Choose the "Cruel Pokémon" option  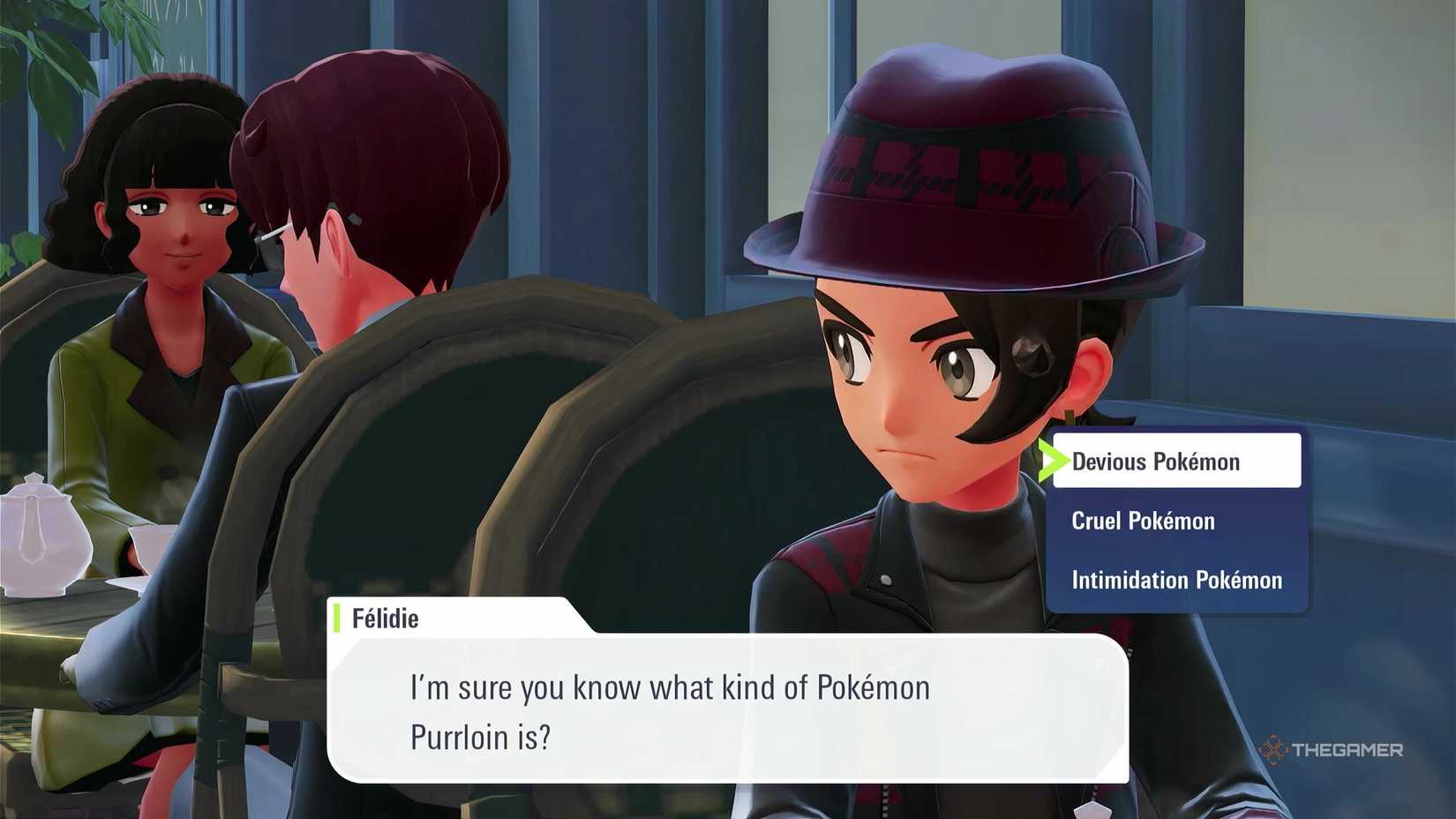[1143, 521]
